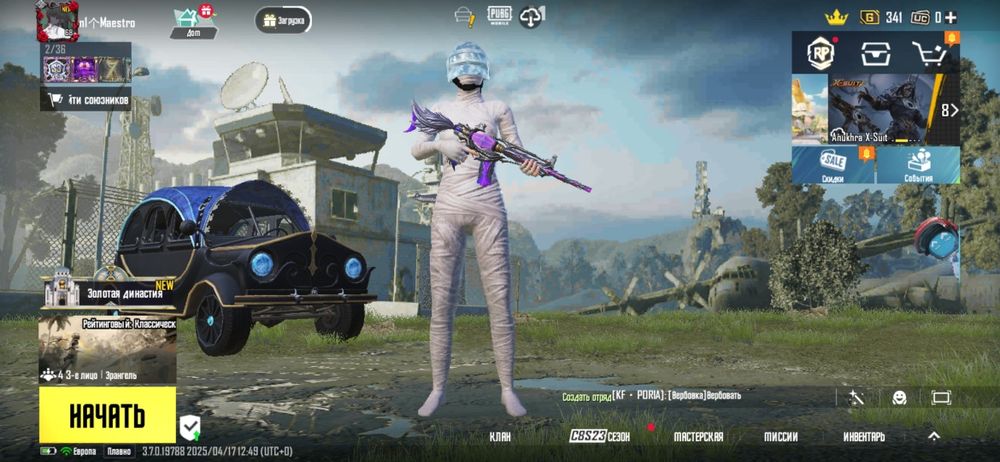Viewport: 1000px width, 462px height.
Task: Open the Royale Pass RP icon
Action: [x=821, y=53]
